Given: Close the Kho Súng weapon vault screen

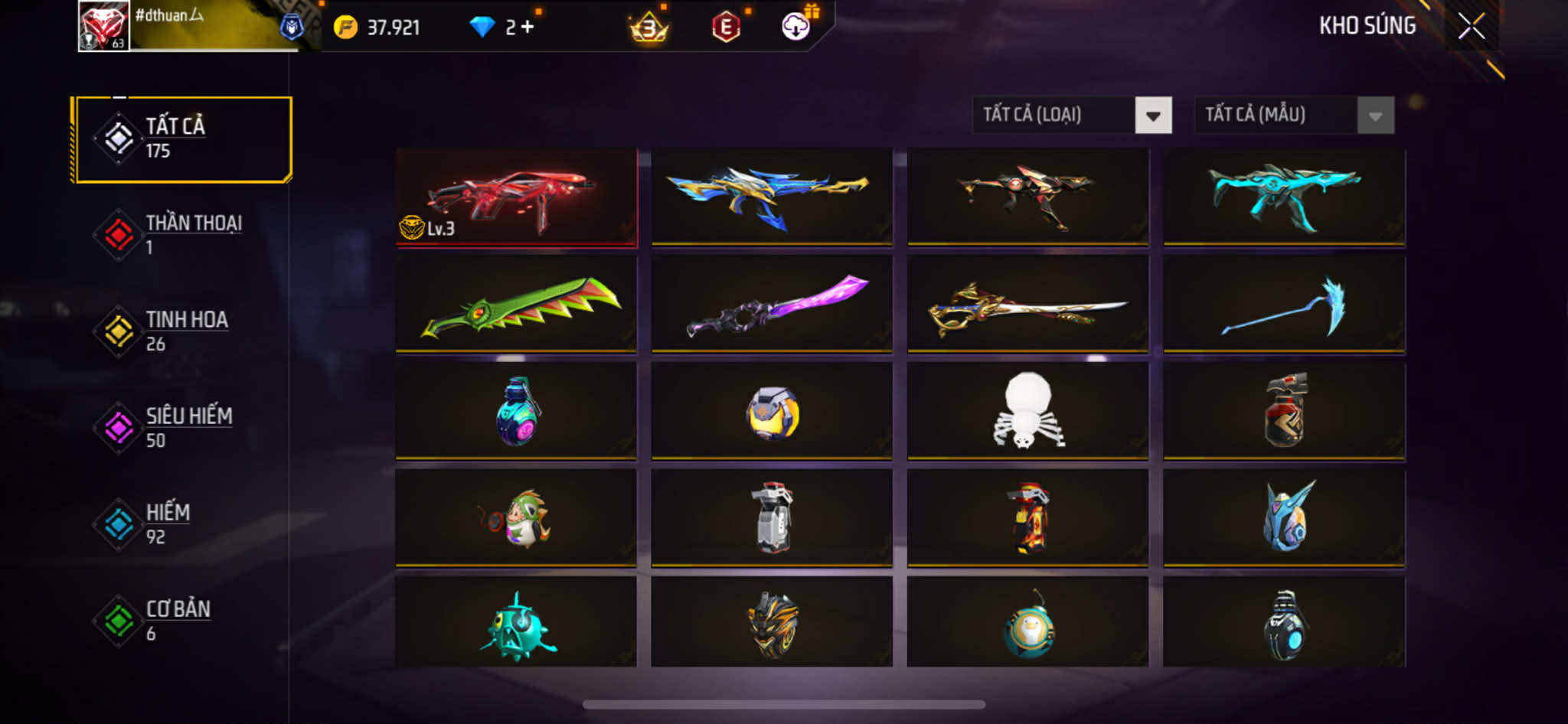Looking at the screenshot, I should click(1471, 27).
